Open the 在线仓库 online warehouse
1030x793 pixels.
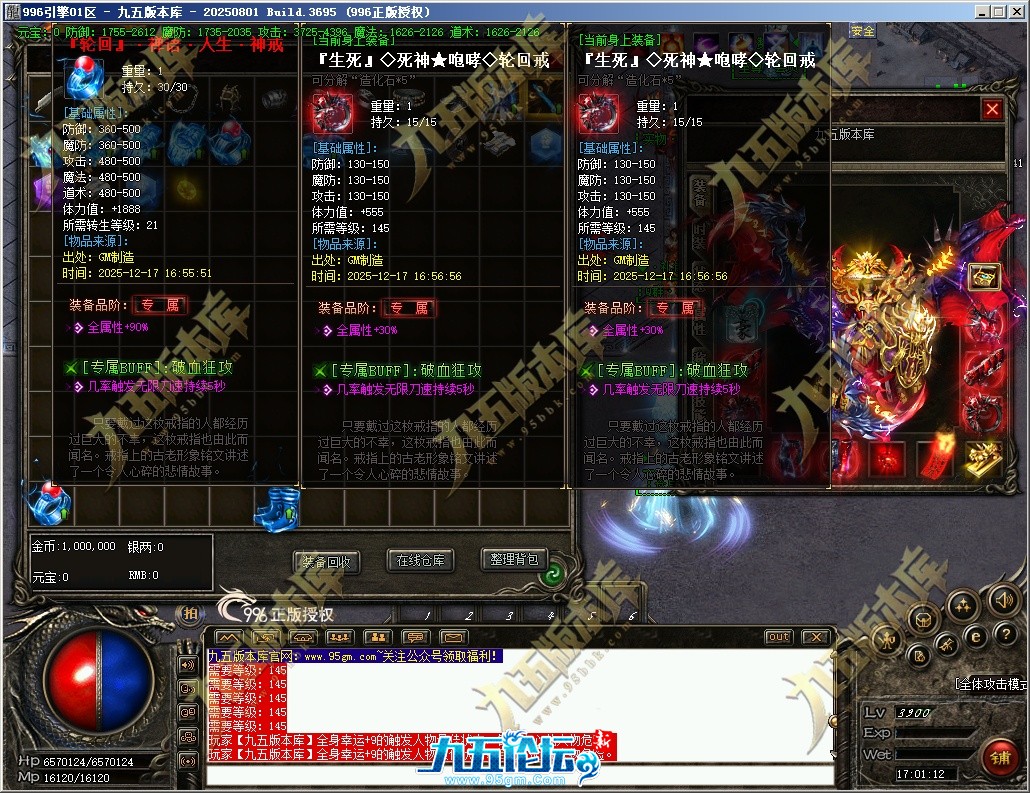click(x=420, y=561)
